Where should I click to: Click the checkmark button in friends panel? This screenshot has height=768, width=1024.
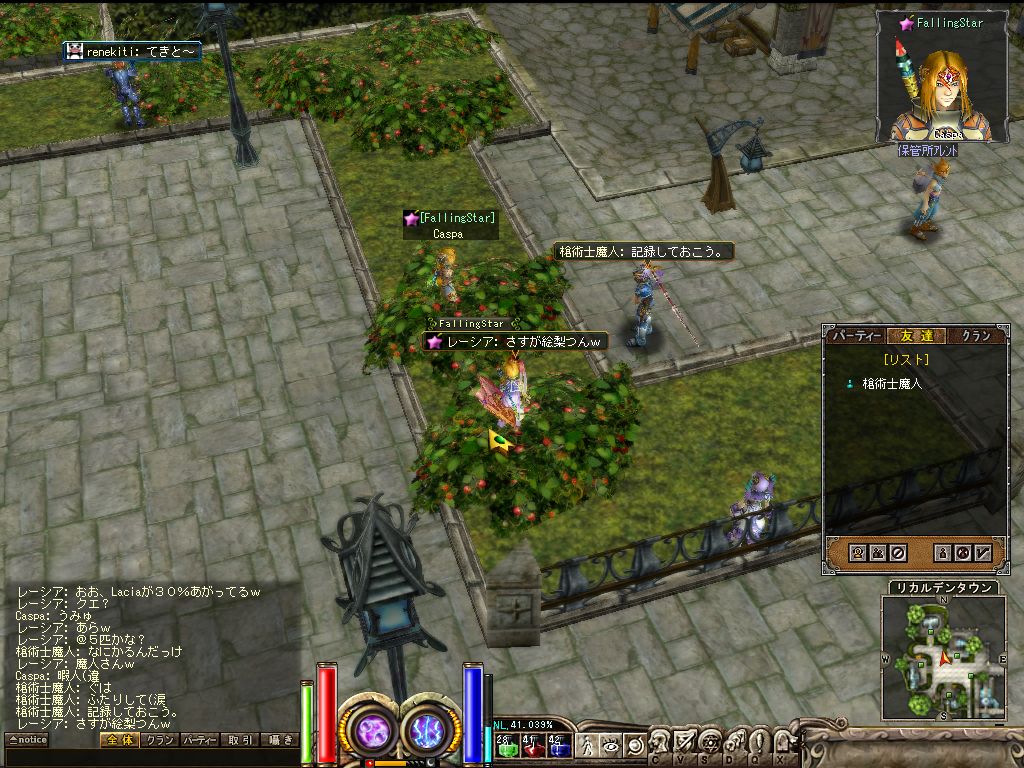(x=983, y=552)
